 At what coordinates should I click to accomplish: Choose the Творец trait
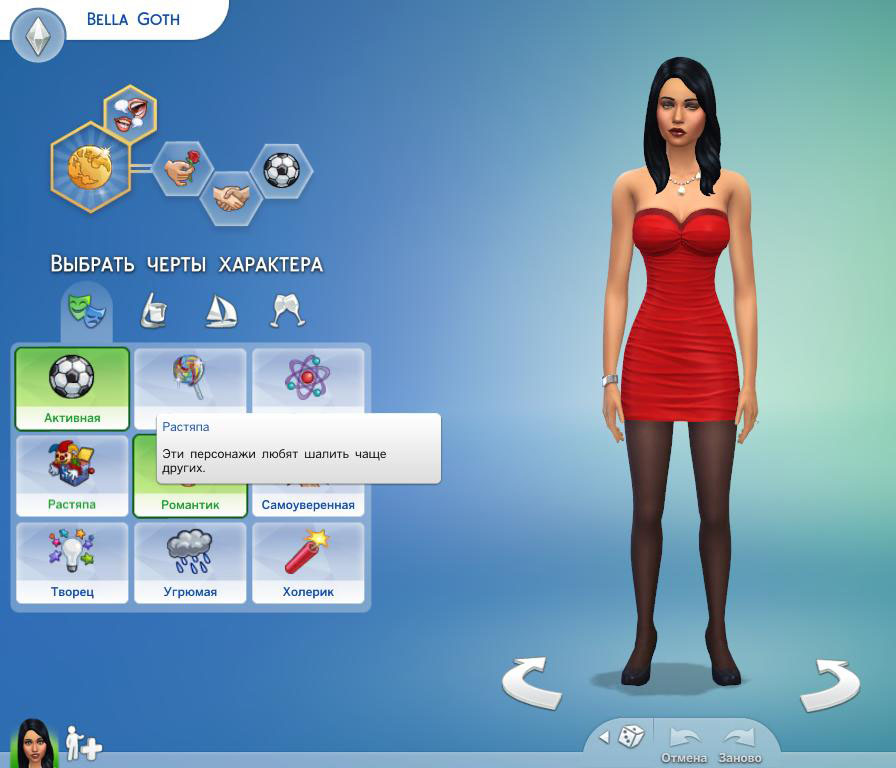point(72,562)
